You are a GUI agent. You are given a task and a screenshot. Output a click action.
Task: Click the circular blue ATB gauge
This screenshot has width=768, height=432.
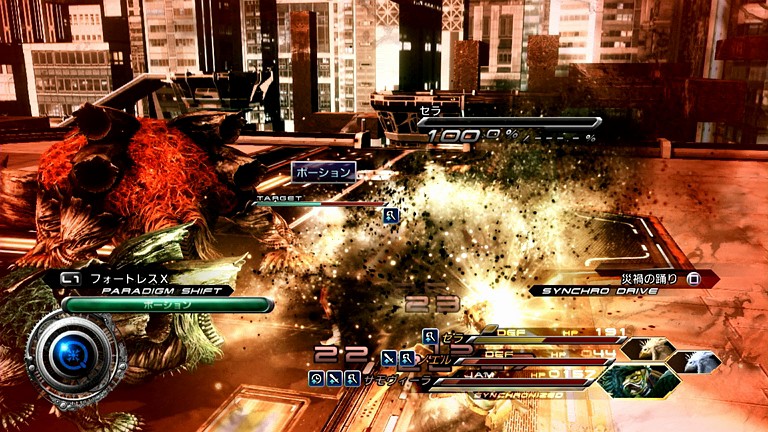coord(75,354)
